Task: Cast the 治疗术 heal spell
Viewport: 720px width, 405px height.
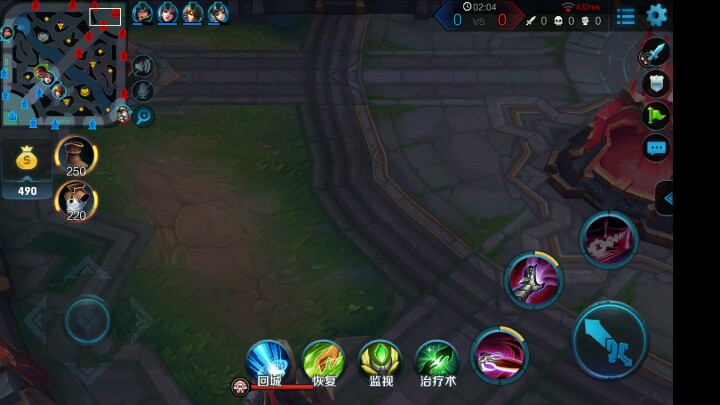Action: pos(437,360)
